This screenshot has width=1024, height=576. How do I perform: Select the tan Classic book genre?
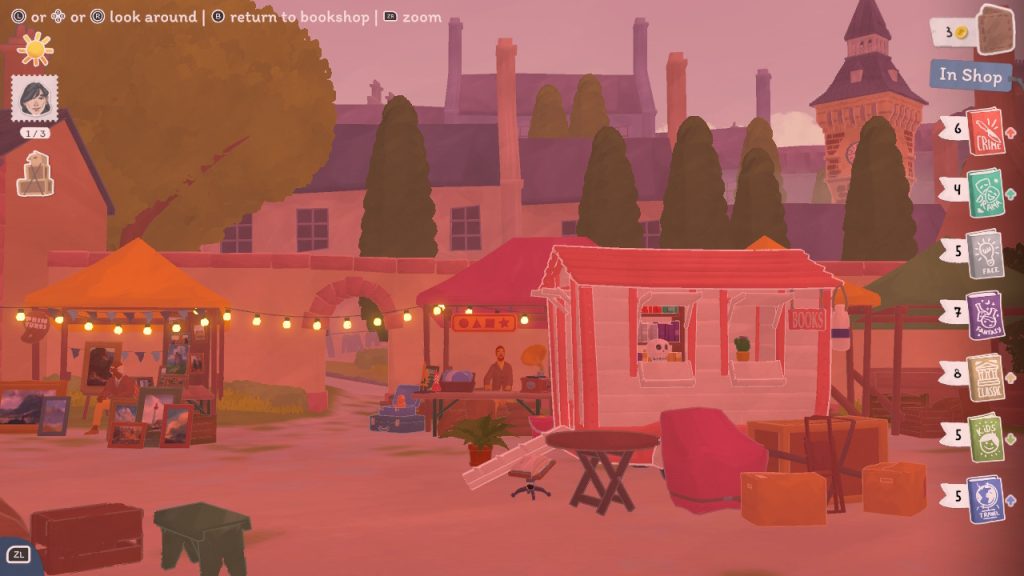point(985,376)
